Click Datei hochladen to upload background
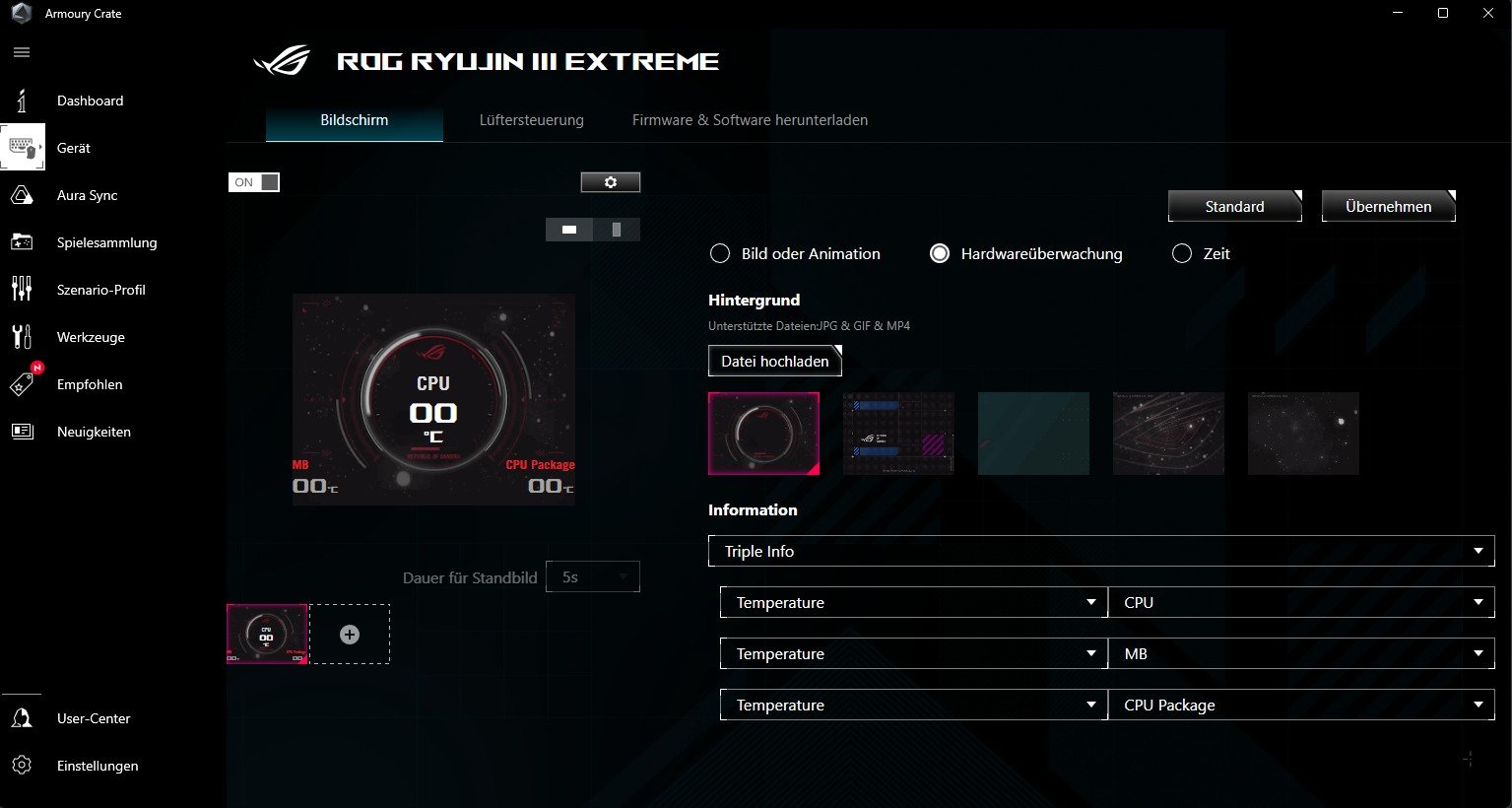The height and width of the screenshot is (808, 1512). pos(774,362)
